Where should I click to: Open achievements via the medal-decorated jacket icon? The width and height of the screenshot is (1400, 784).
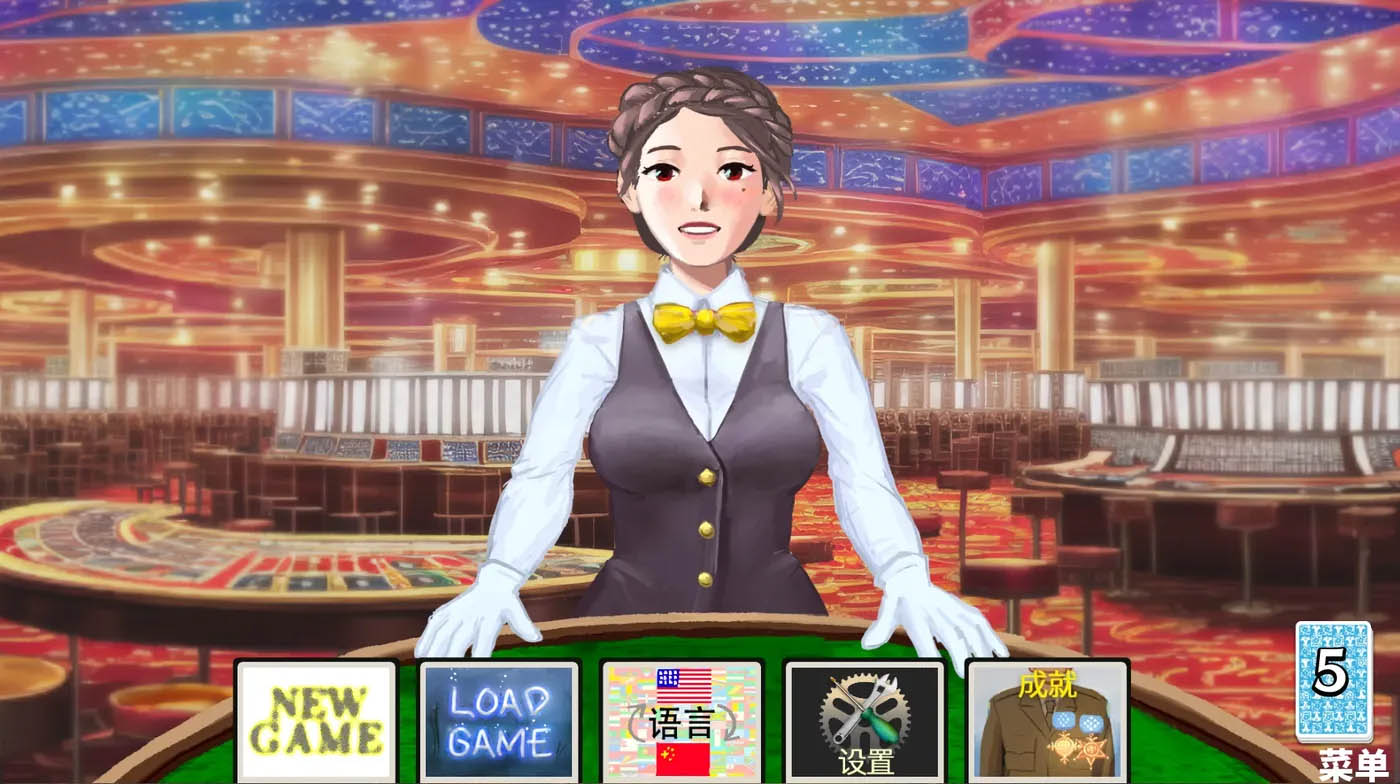[x=1046, y=719]
